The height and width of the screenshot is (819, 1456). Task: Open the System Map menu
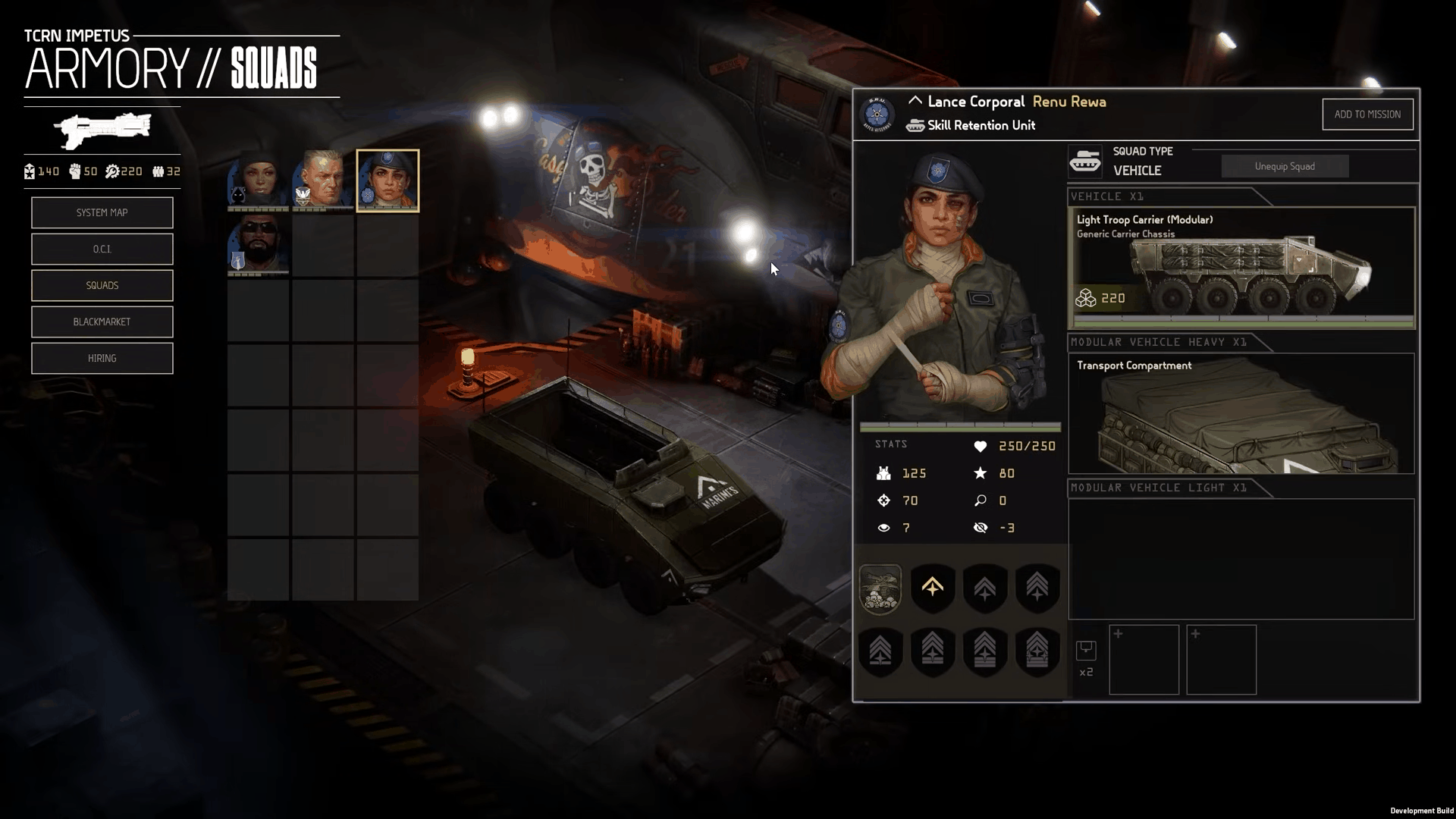(102, 213)
